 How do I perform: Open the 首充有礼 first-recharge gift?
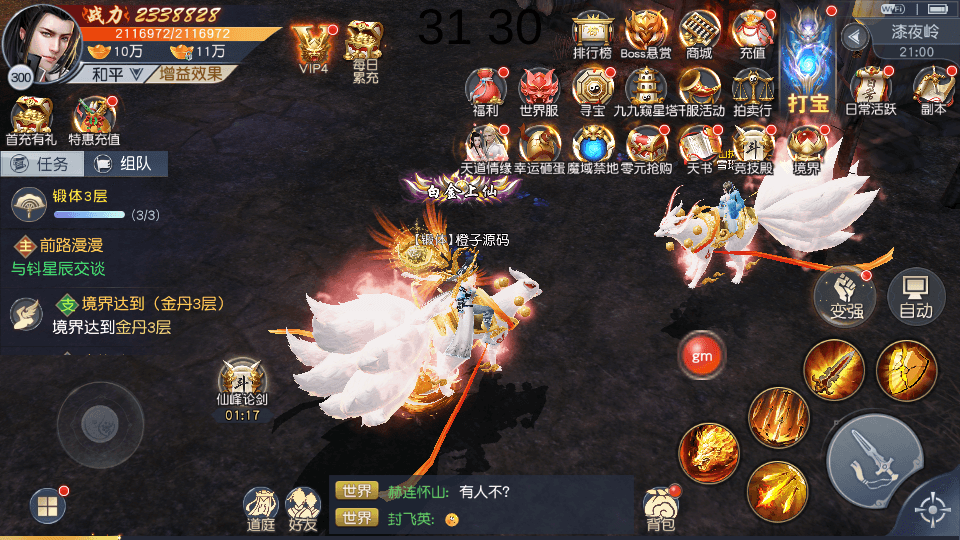click(33, 121)
